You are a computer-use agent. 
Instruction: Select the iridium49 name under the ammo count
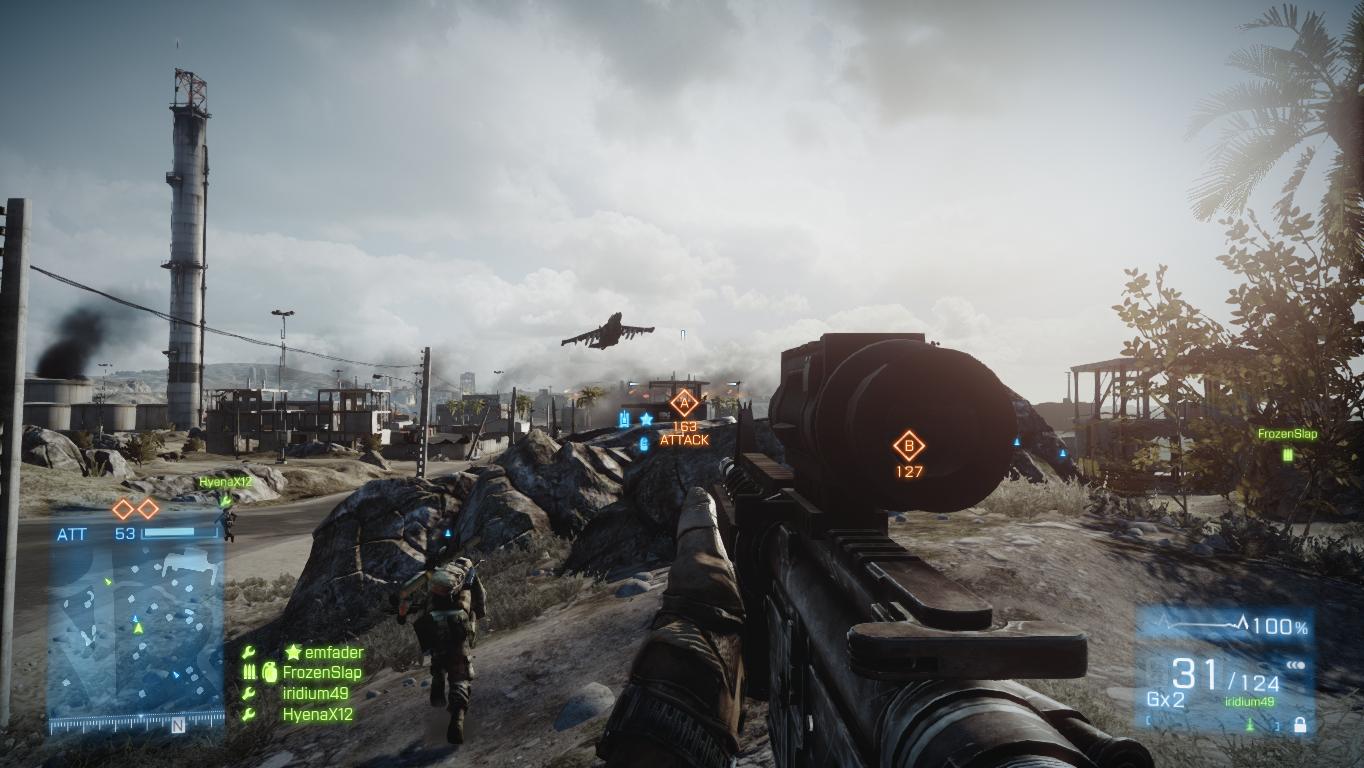(x=1249, y=700)
